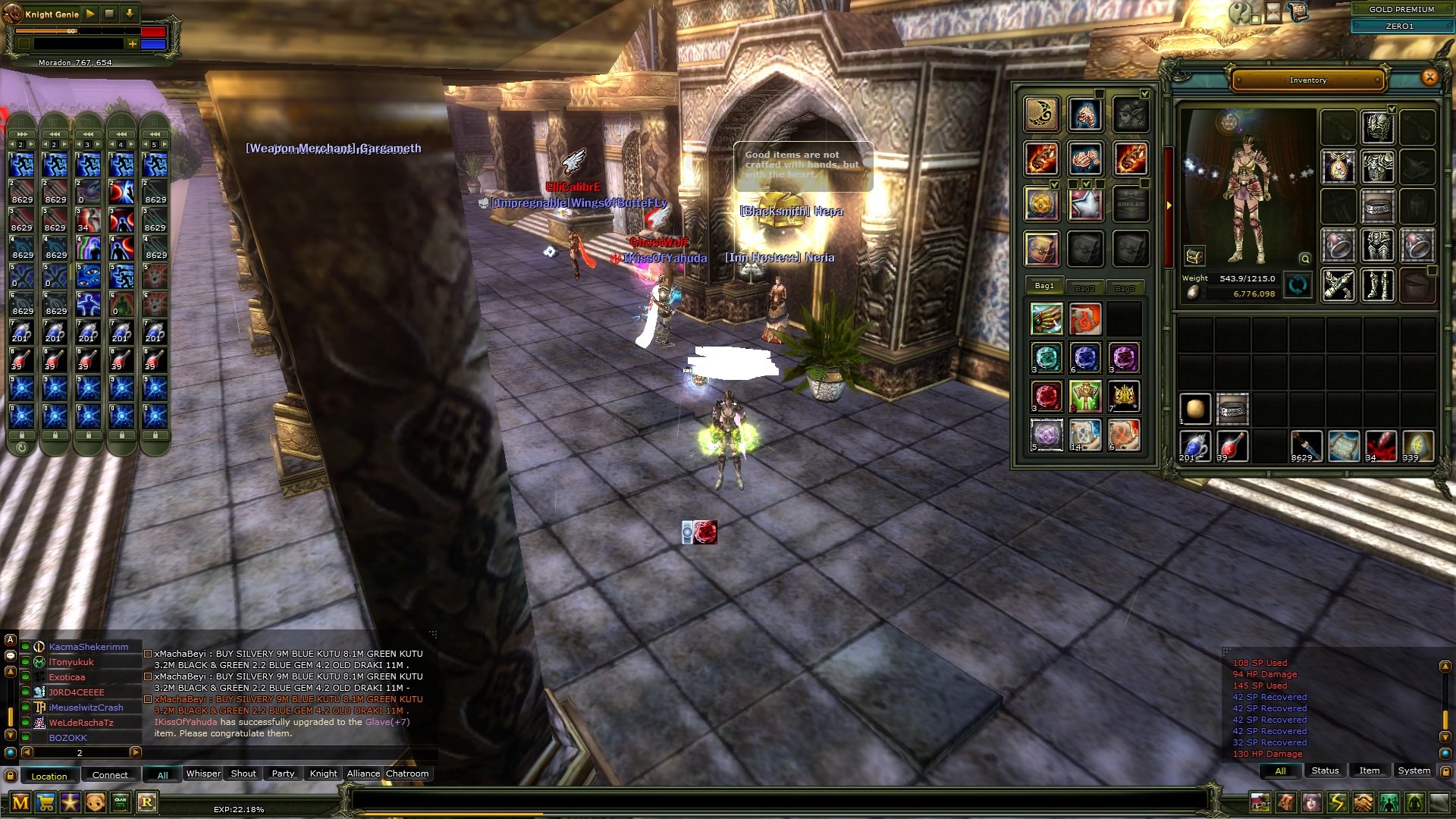This screenshot has height=819, width=1456.
Task: Select the amulet necklace equipment slot
Action: [1338, 166]
